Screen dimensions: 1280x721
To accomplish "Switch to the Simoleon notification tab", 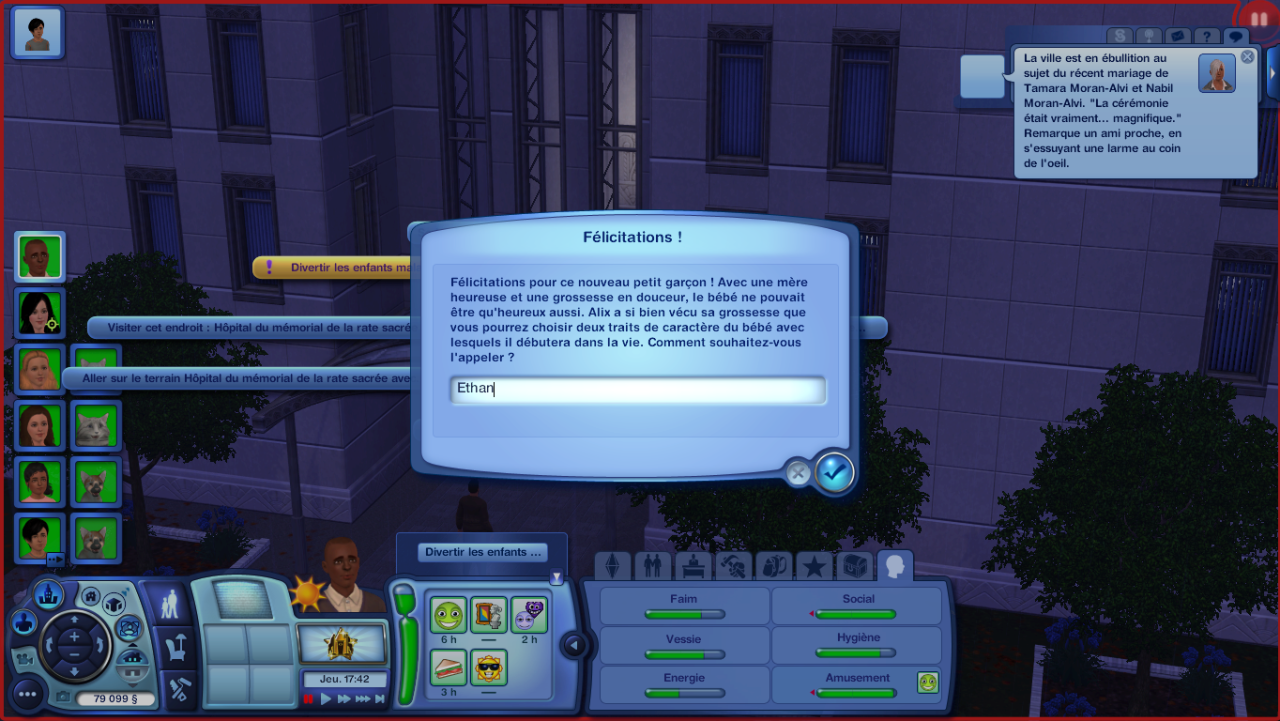I will (x=1119, y=37).
